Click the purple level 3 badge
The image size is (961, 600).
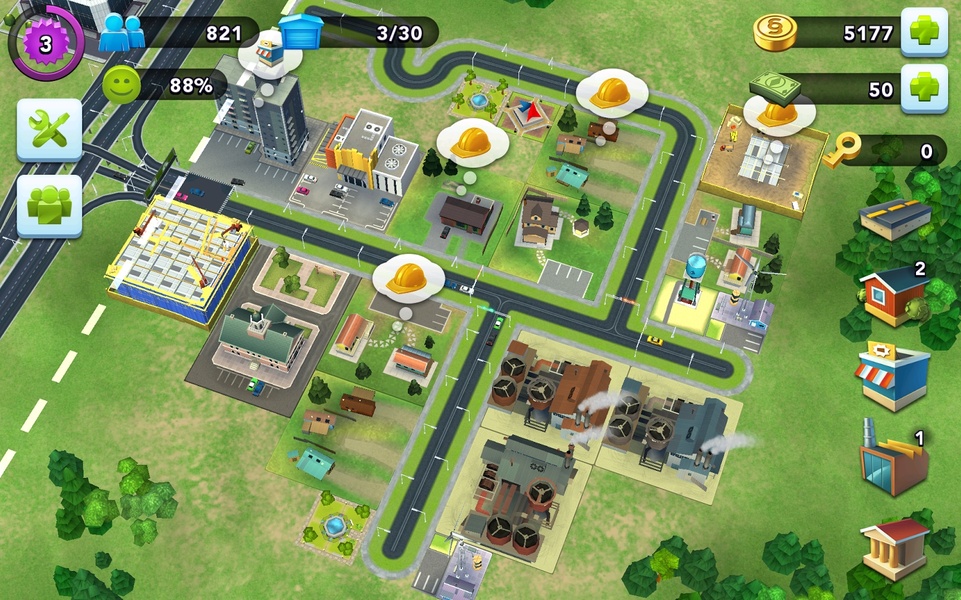pyautogui.click(x=45, y=43)
